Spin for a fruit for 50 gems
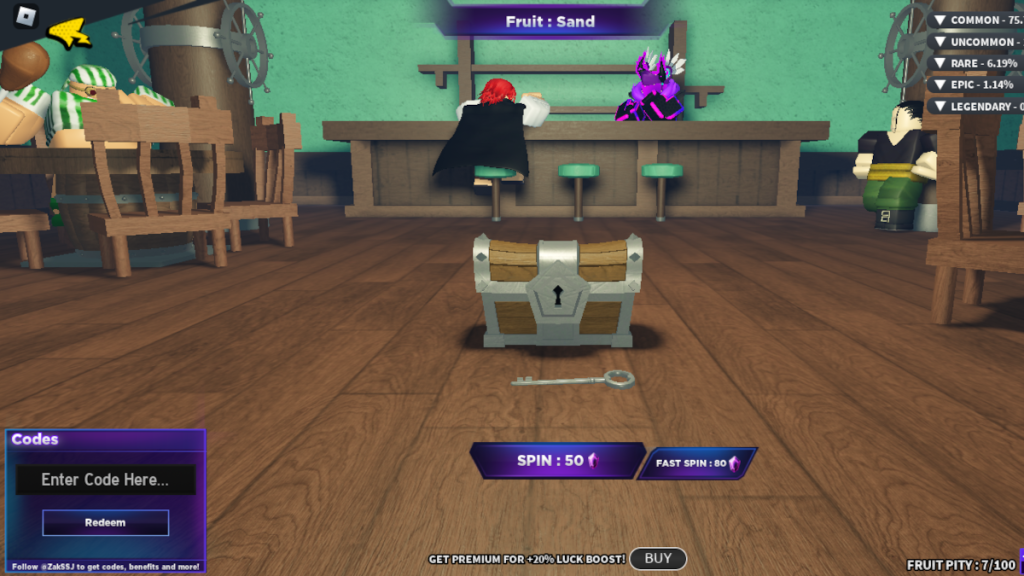This screenshot has height=576, width=1024. [556, 461]
